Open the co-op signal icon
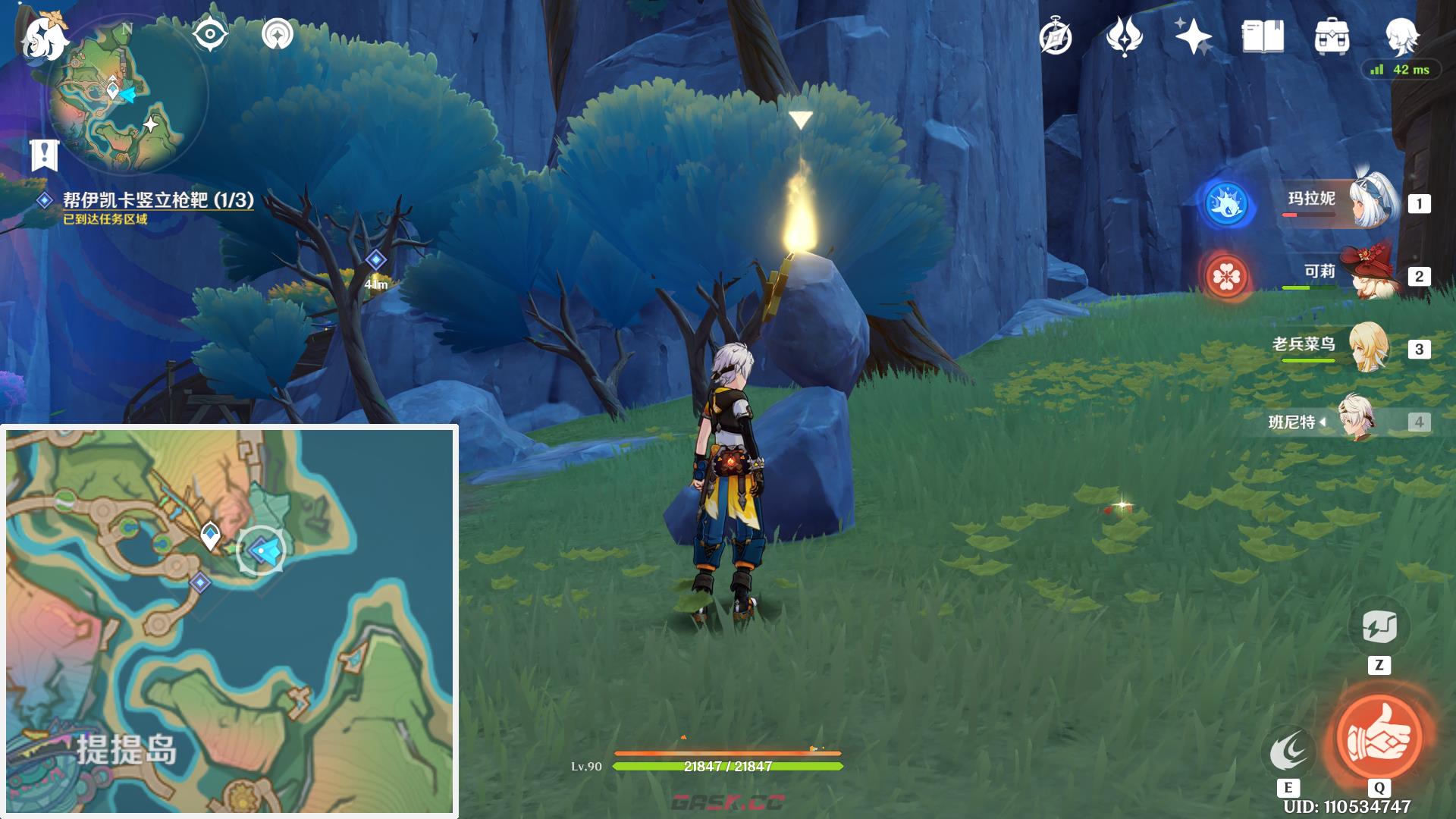The height and width of the screenshot is (819, 1456). (x=278, y=34)
